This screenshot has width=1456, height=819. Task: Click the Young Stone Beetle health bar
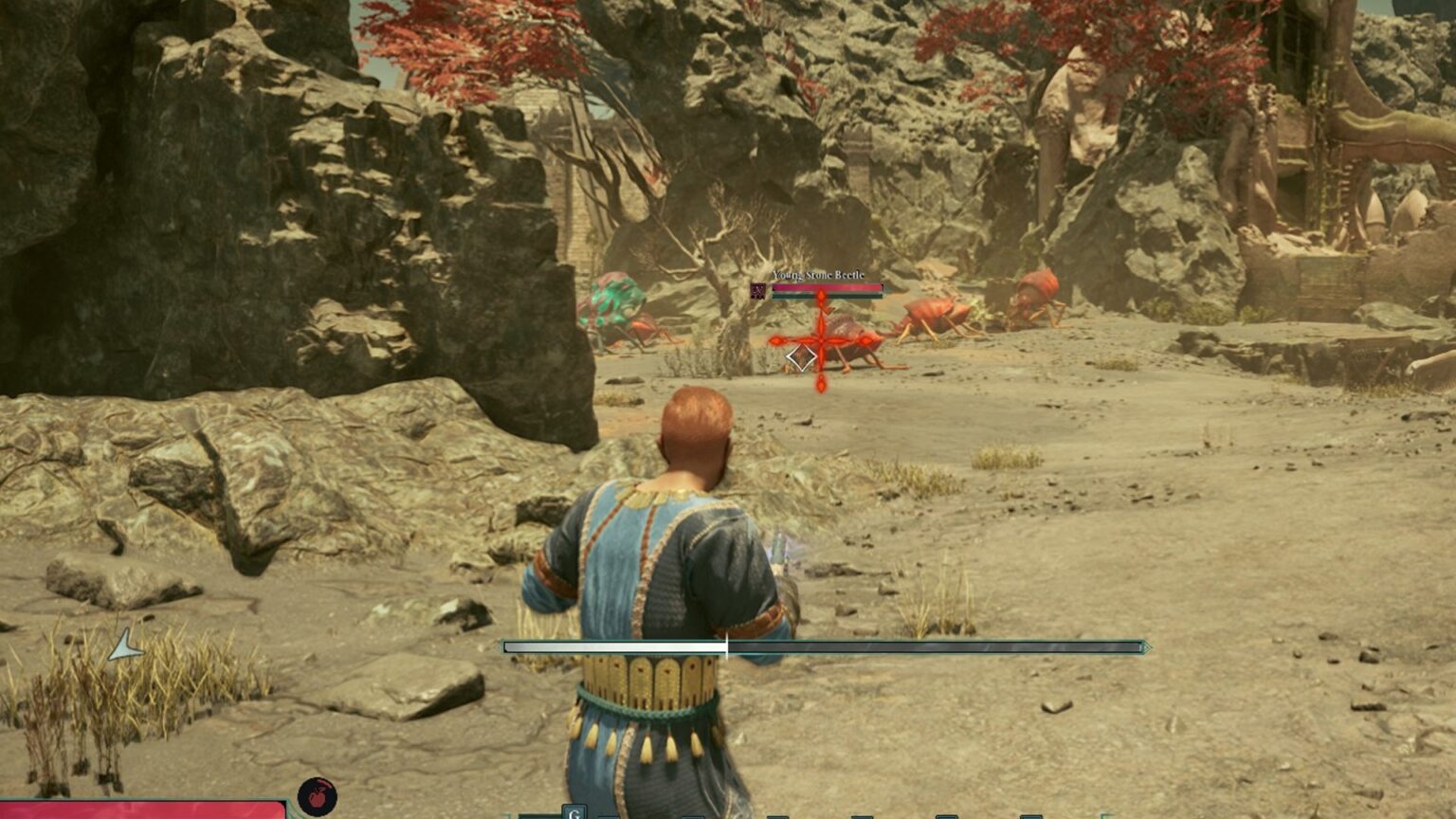[827, 287]
